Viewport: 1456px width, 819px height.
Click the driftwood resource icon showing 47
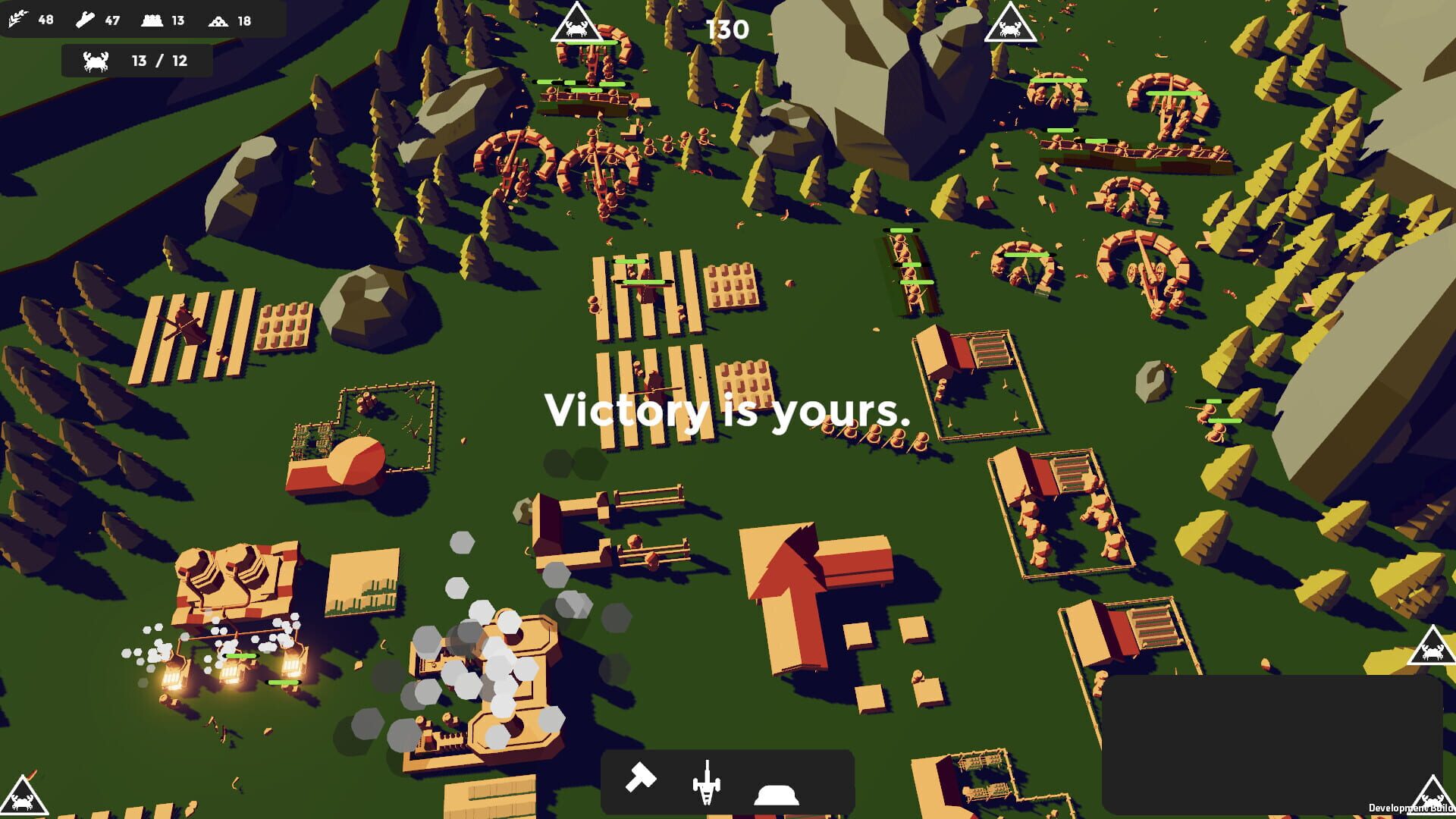[83, 20]
